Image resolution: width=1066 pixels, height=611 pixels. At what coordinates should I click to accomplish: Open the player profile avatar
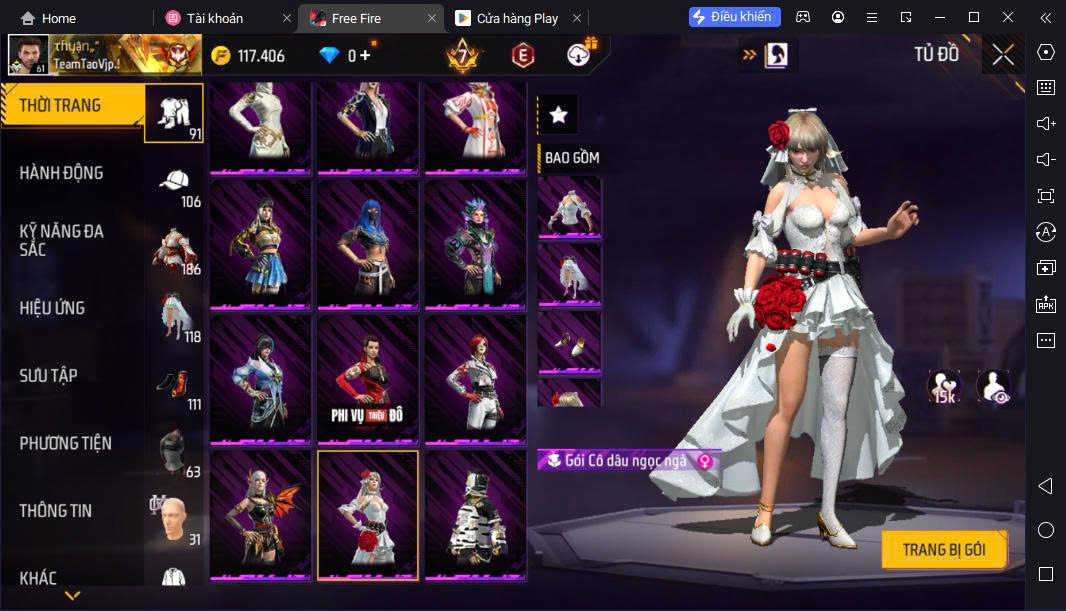point(28,56)
